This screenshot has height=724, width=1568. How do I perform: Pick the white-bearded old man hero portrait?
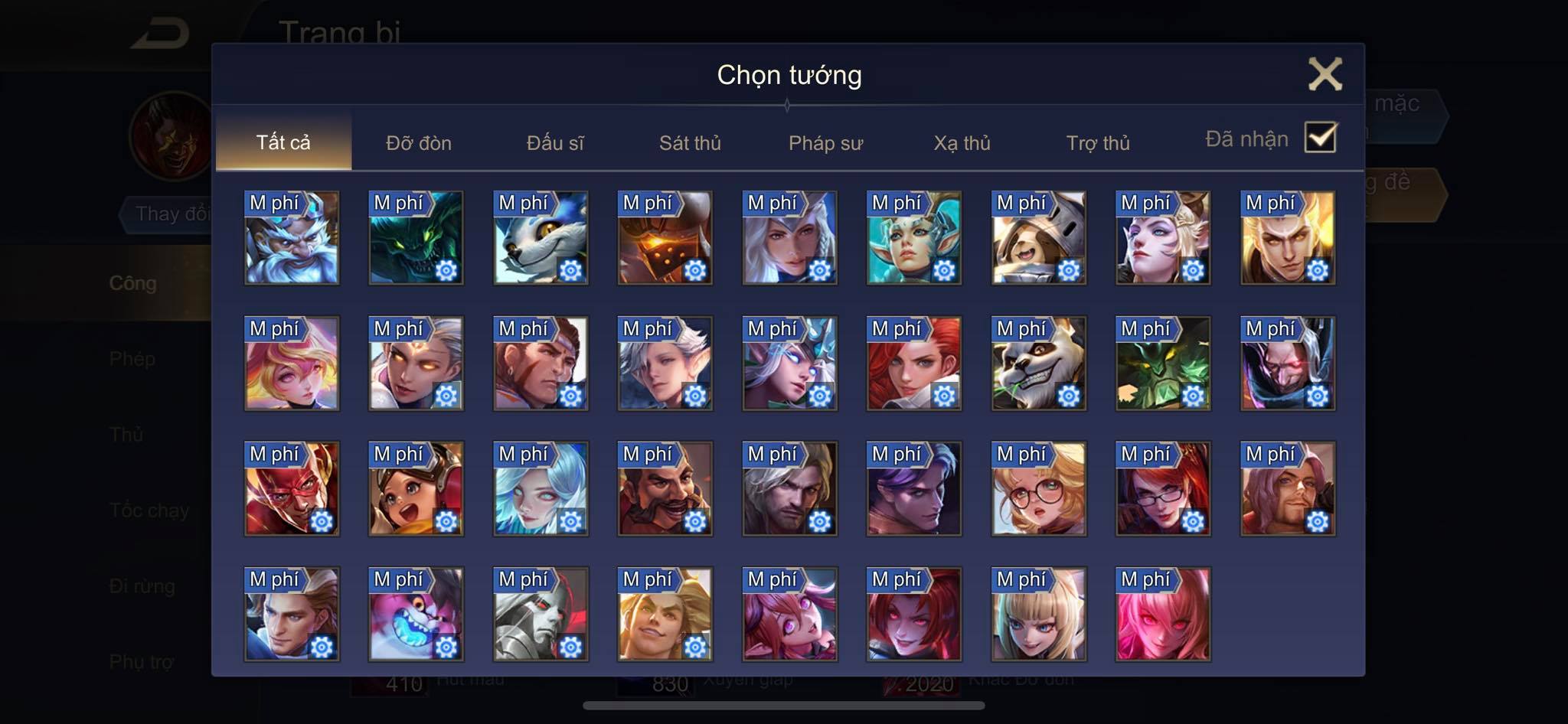292,238
